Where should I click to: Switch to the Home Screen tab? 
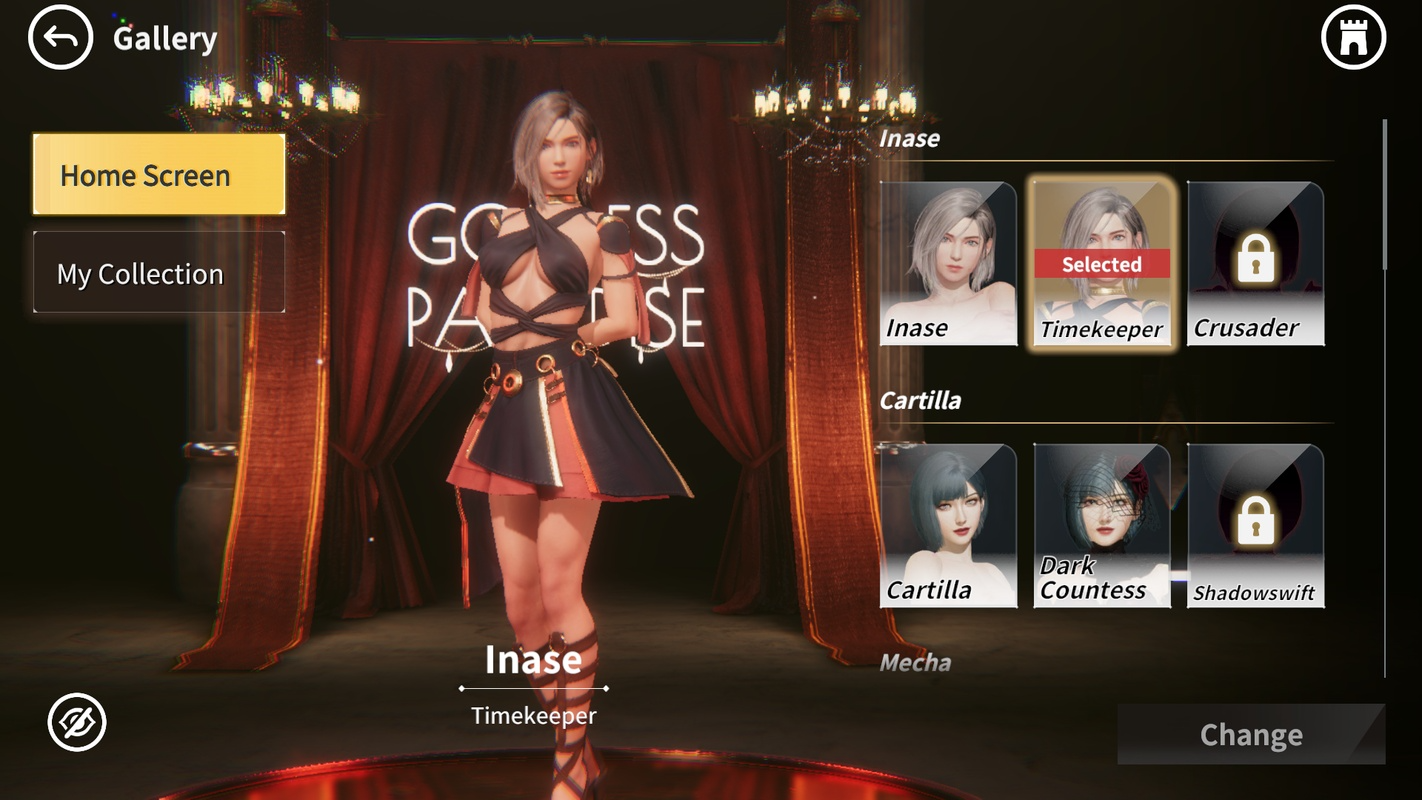tap(158, 175)
